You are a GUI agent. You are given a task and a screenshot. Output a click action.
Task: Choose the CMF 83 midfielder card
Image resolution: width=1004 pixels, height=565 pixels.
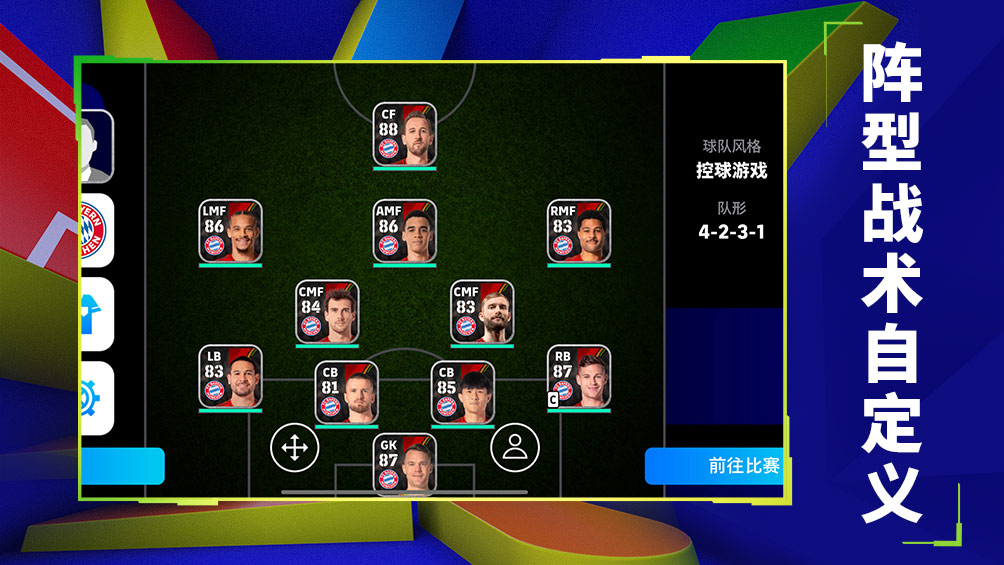coord(481,311)
